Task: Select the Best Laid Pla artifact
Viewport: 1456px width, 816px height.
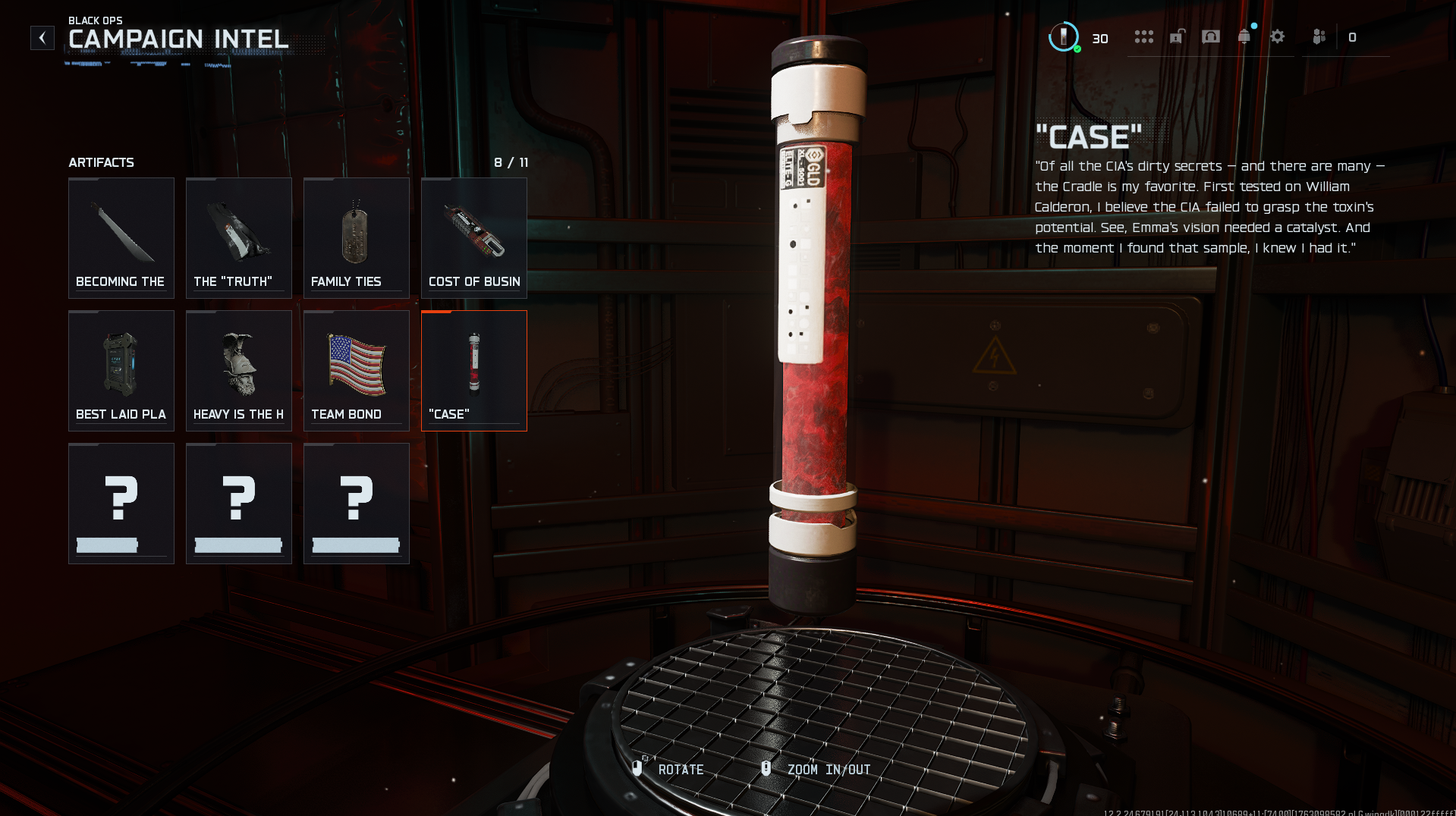Action: (x=121, y=371)
